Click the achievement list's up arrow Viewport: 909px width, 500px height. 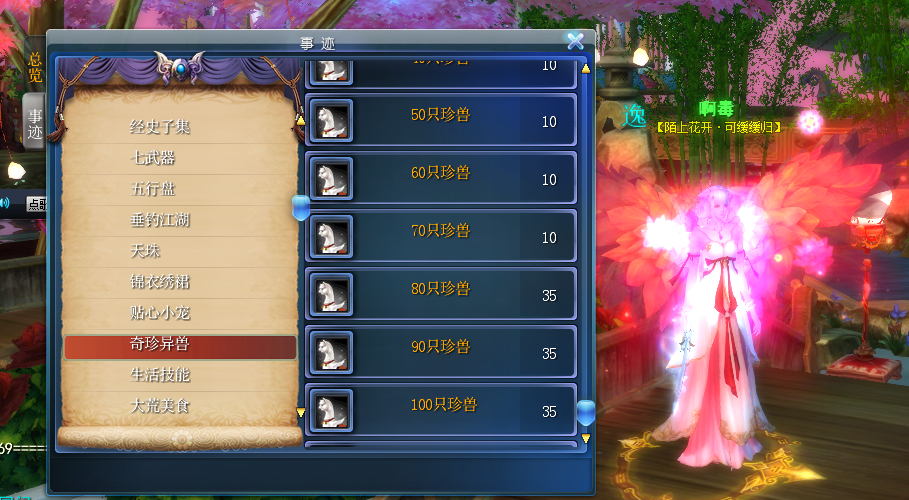(x=586, y=69)
